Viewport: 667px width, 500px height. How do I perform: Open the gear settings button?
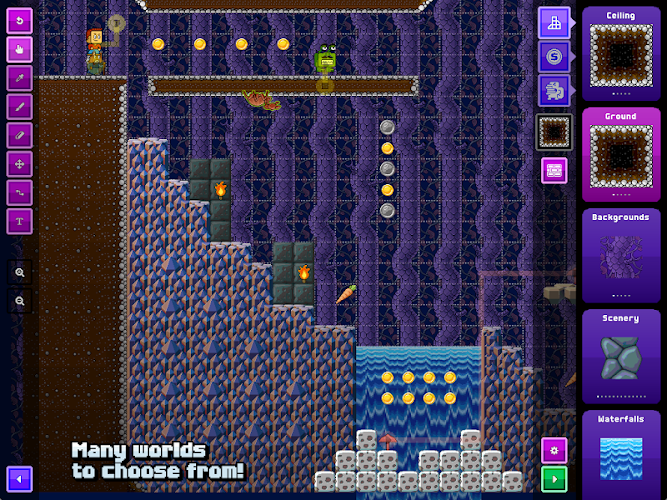click(x=554, y=449)
